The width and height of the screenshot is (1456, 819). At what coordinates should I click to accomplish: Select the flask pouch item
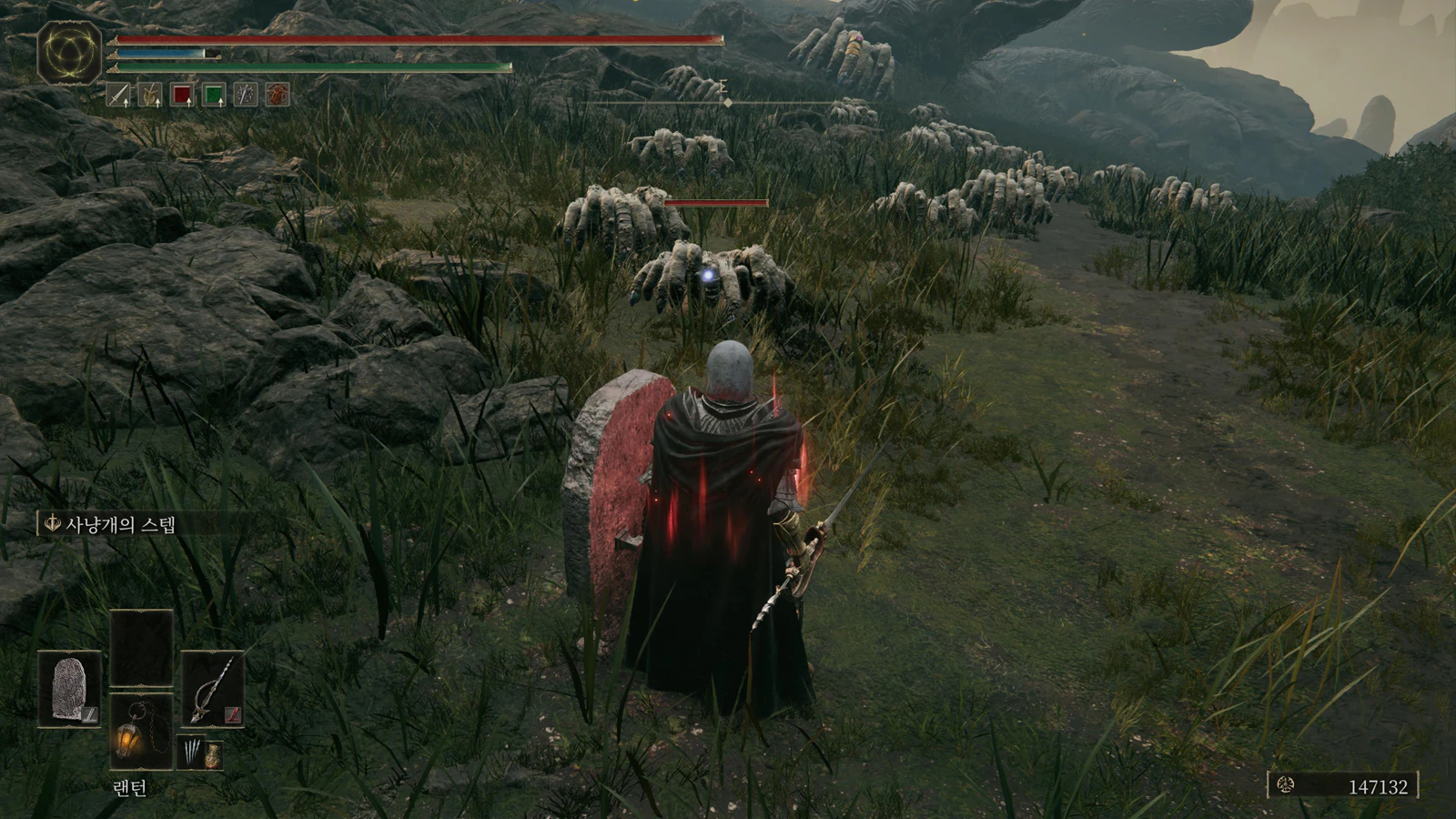212,754
